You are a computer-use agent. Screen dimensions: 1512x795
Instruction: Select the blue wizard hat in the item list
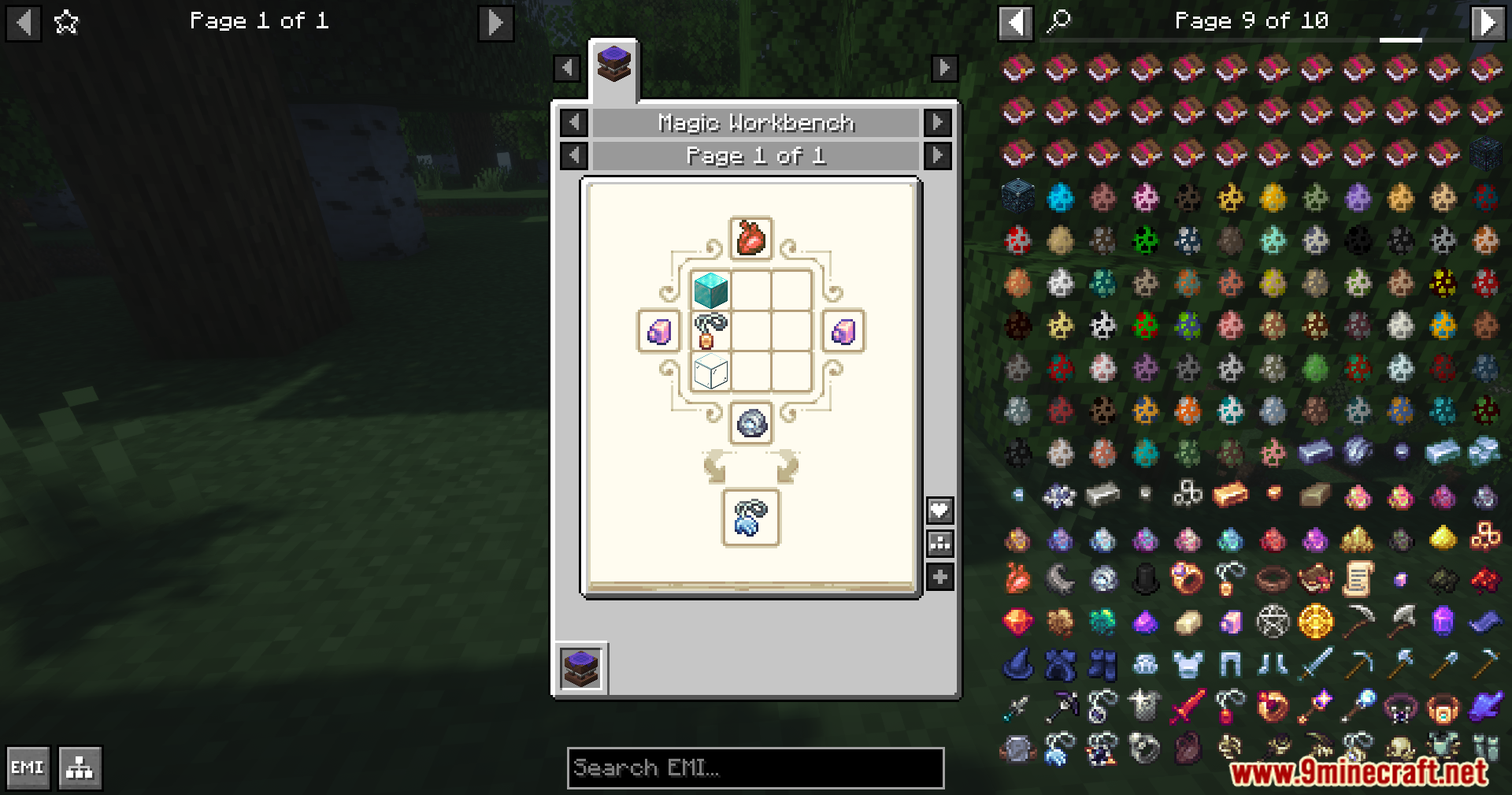pos(1016,663)
